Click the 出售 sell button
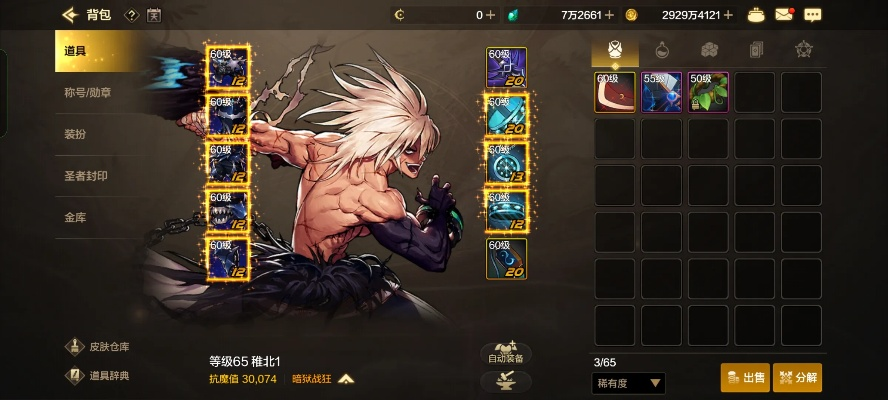 (745, 377)
